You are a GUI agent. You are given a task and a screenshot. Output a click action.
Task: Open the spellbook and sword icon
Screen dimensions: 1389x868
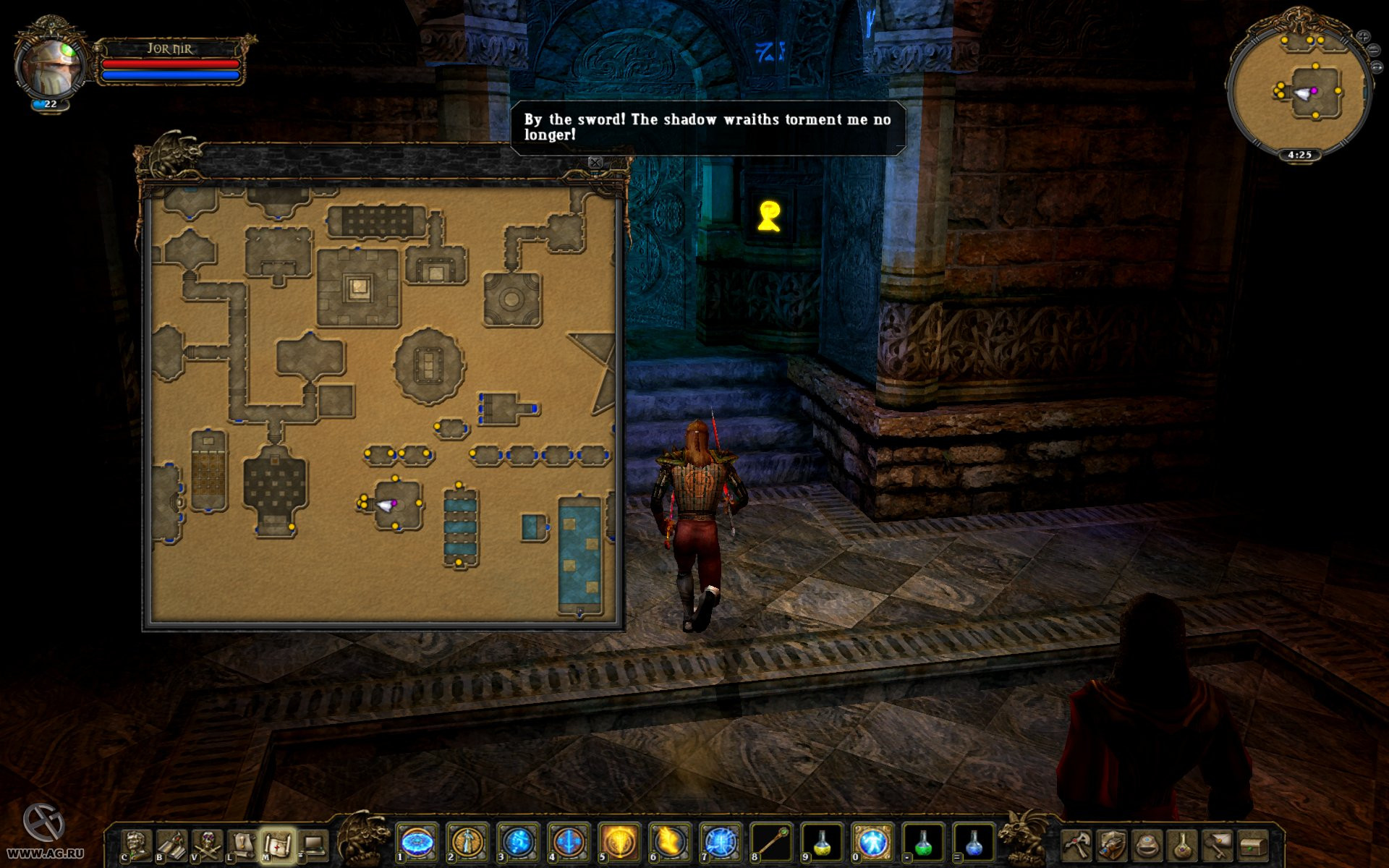(x=171, y=844)
